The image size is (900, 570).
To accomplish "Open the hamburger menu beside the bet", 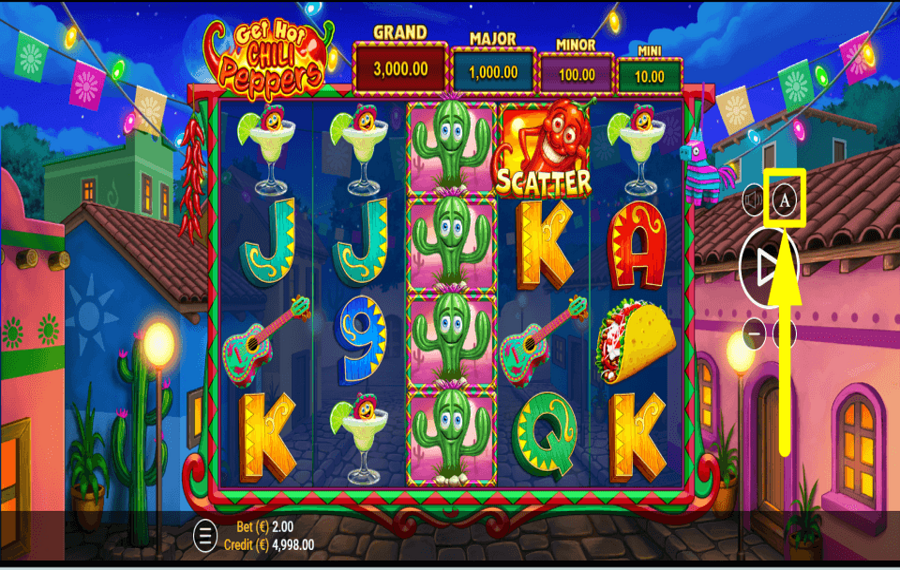I will [205, 535].
